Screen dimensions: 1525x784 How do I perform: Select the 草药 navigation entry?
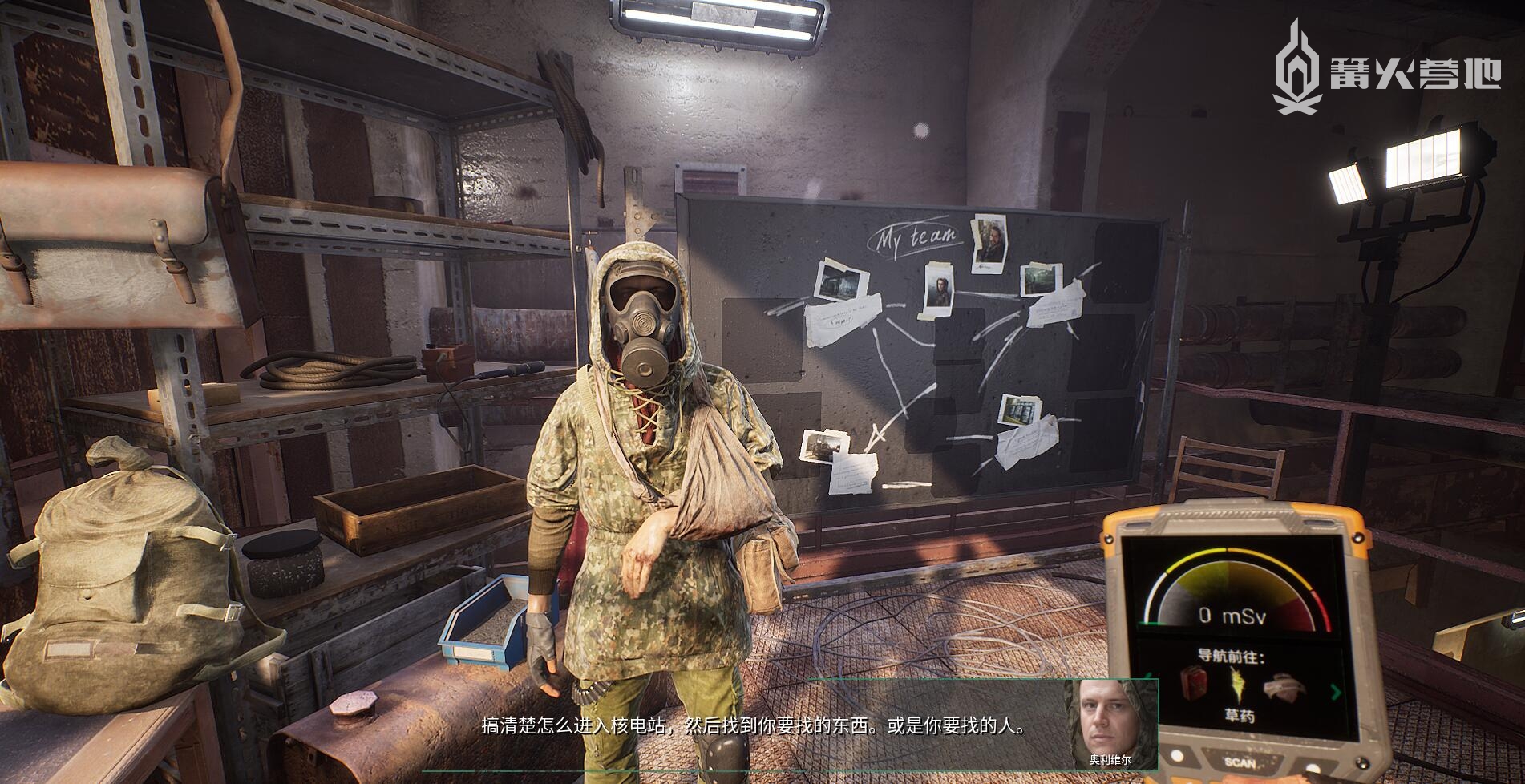[1241, 716]
